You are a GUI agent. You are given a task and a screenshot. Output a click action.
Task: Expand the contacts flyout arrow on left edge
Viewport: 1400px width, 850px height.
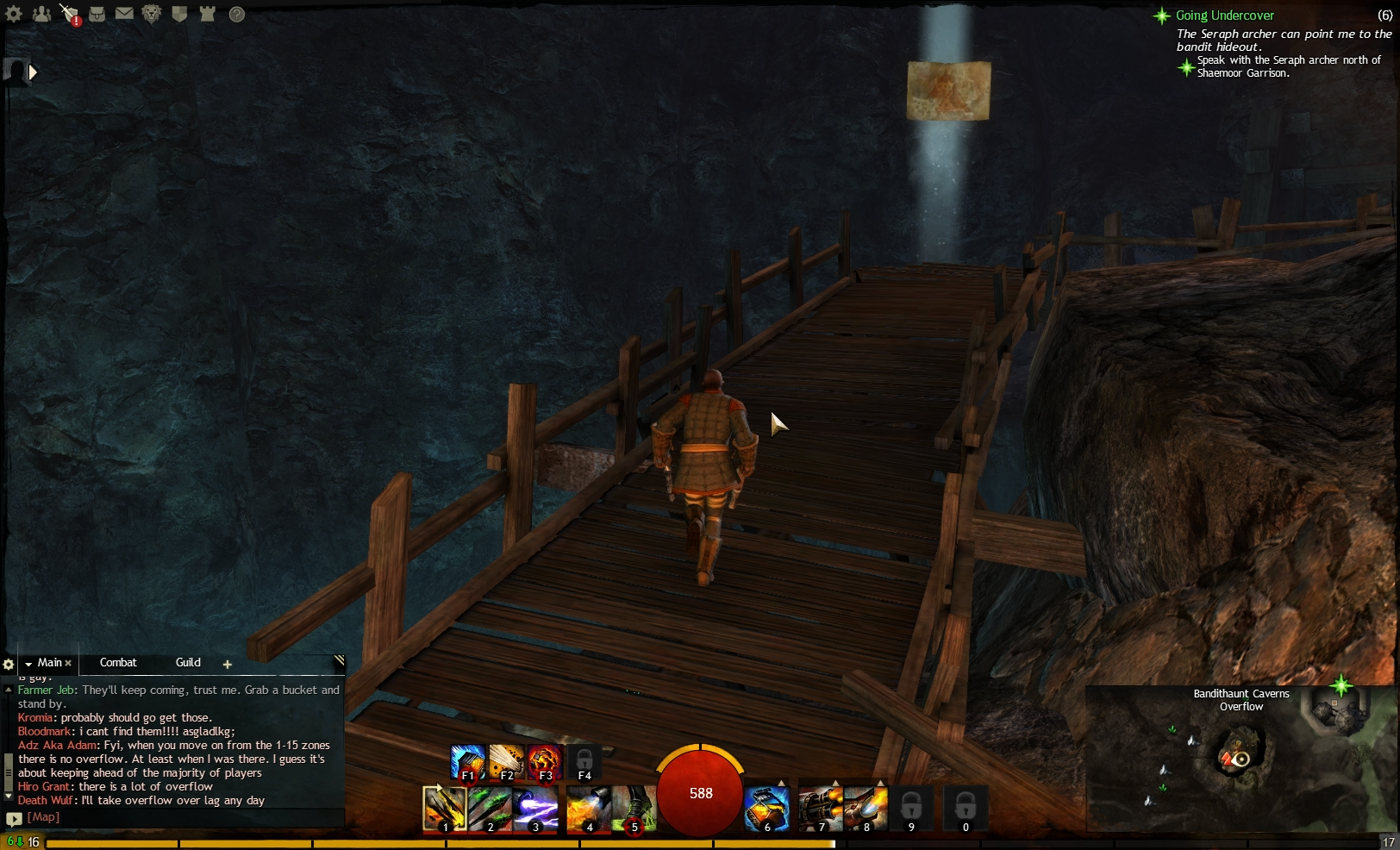(33, 72)
